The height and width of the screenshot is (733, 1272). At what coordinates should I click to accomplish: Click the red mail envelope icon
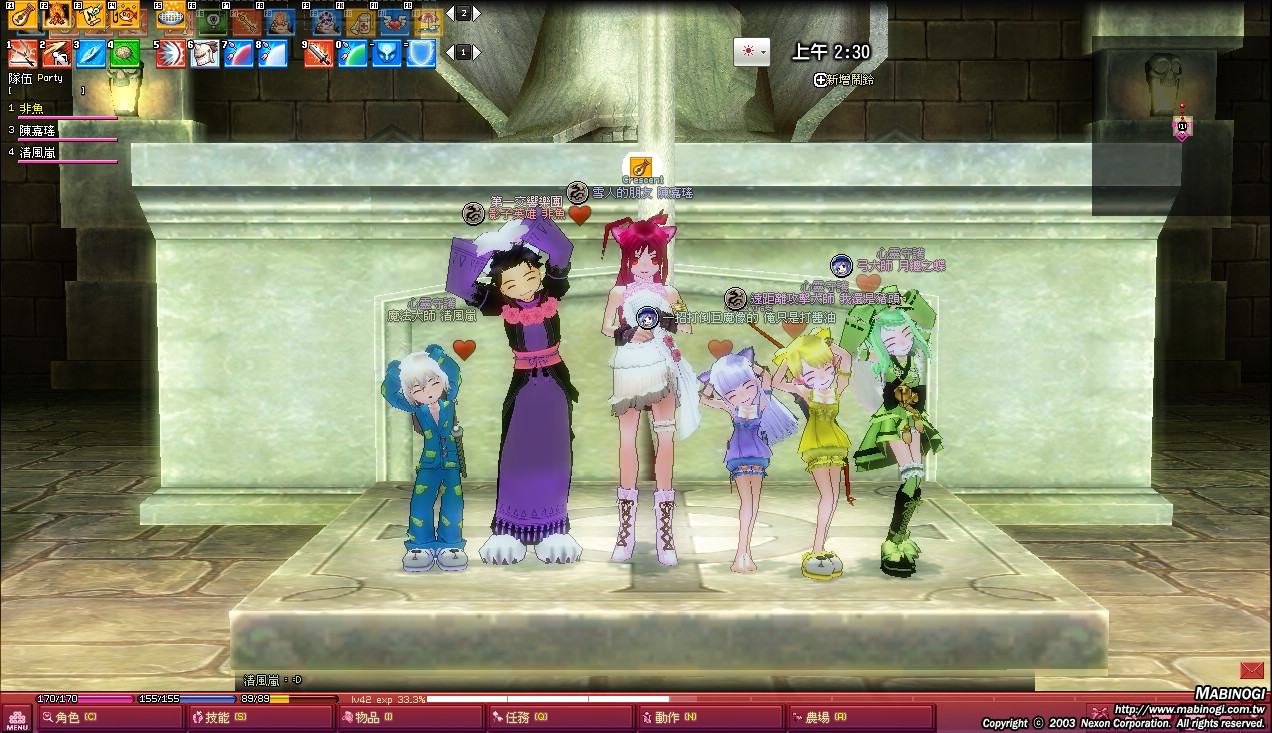tap(1251, 670)
